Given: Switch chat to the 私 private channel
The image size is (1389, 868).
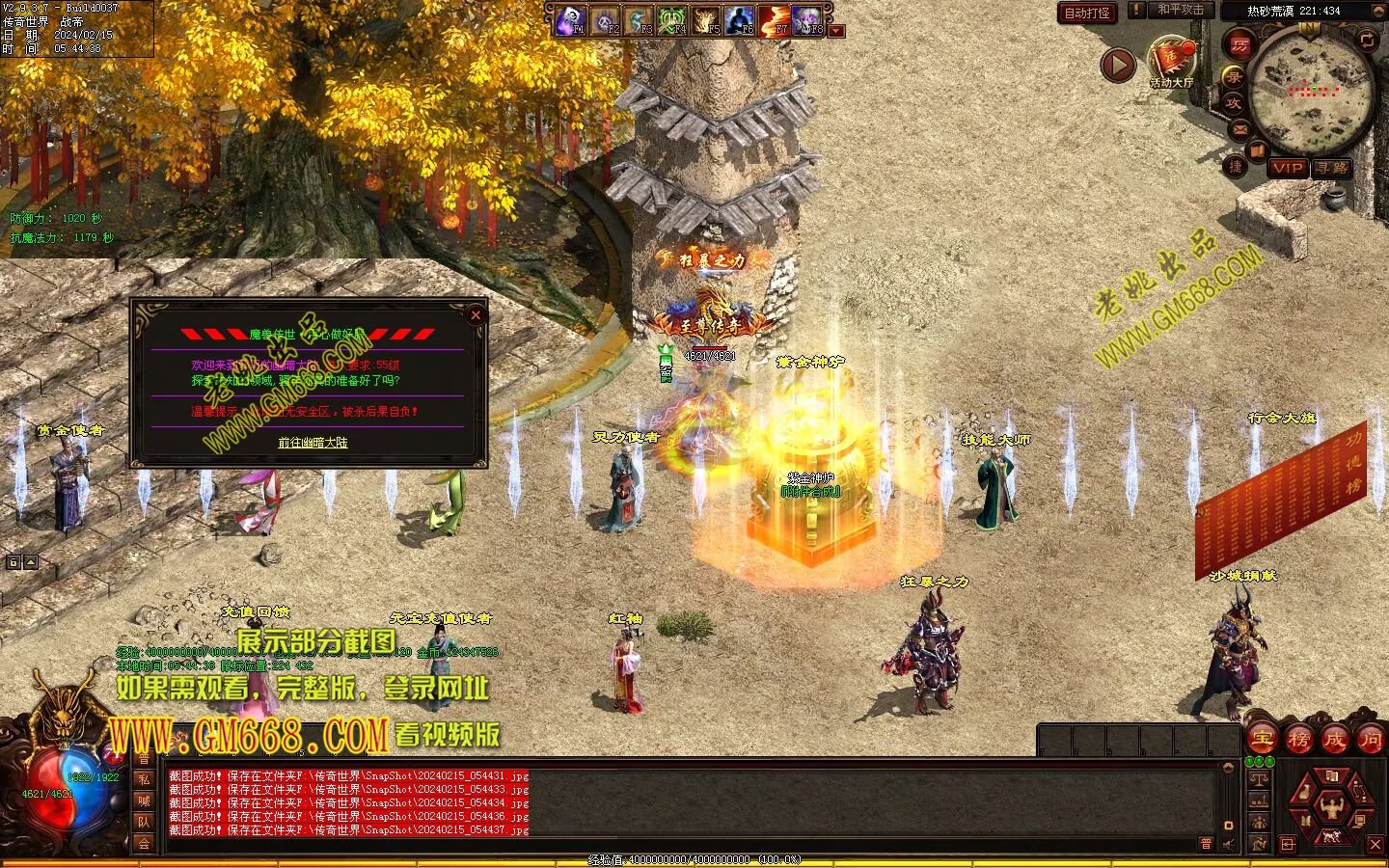Looking at the screenshot, I should (144, 779).
